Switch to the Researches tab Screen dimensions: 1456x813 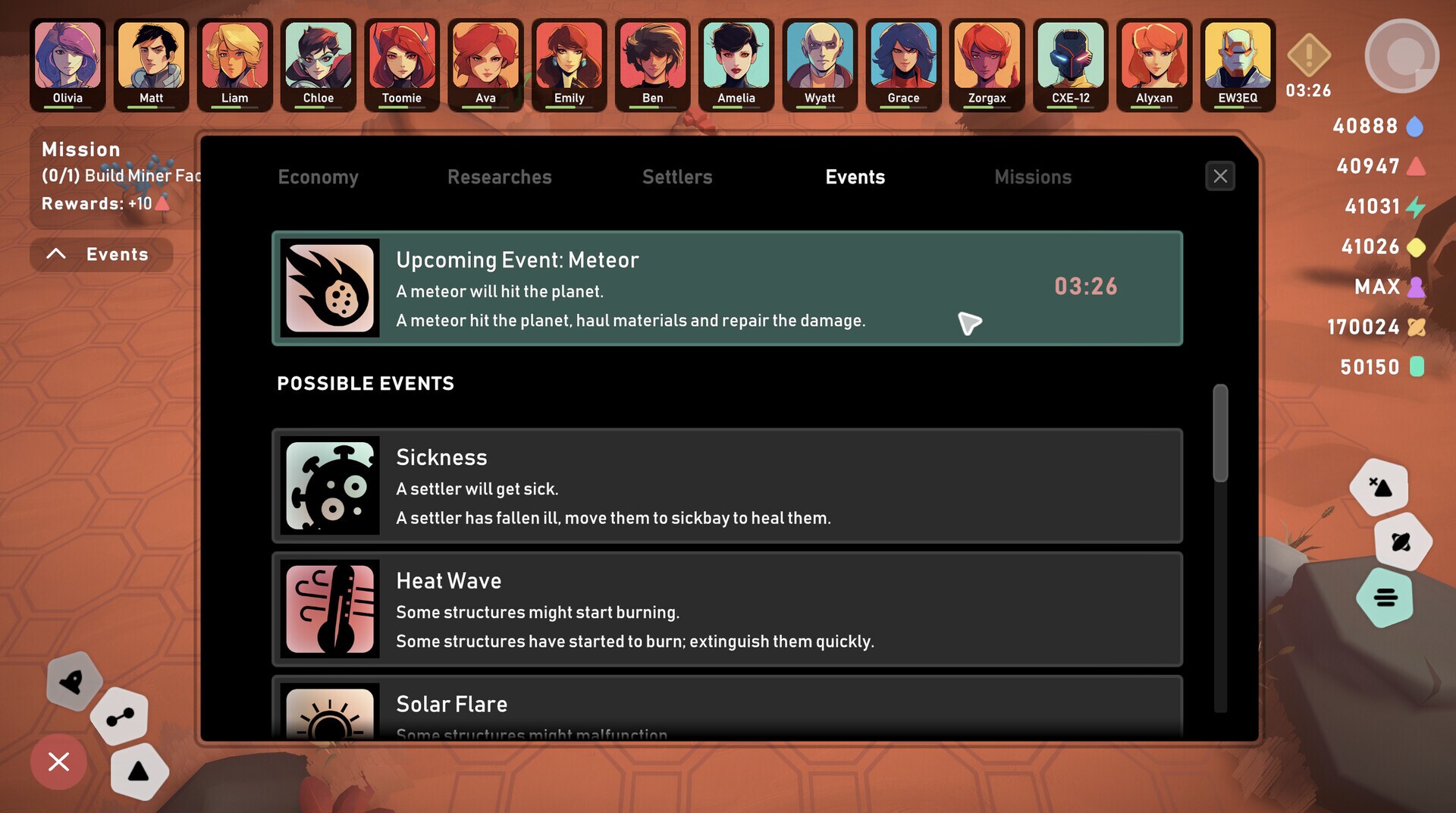499,177
